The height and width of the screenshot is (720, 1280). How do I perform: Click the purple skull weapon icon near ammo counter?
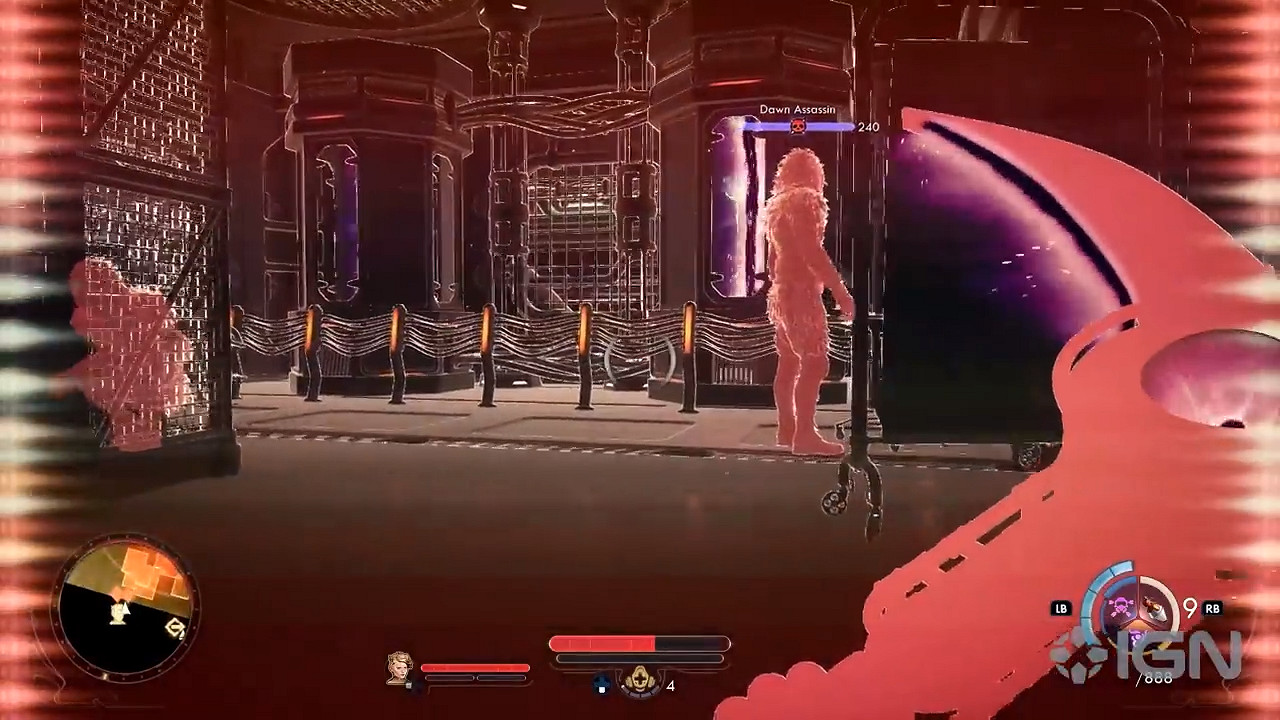click(1121, 604)
